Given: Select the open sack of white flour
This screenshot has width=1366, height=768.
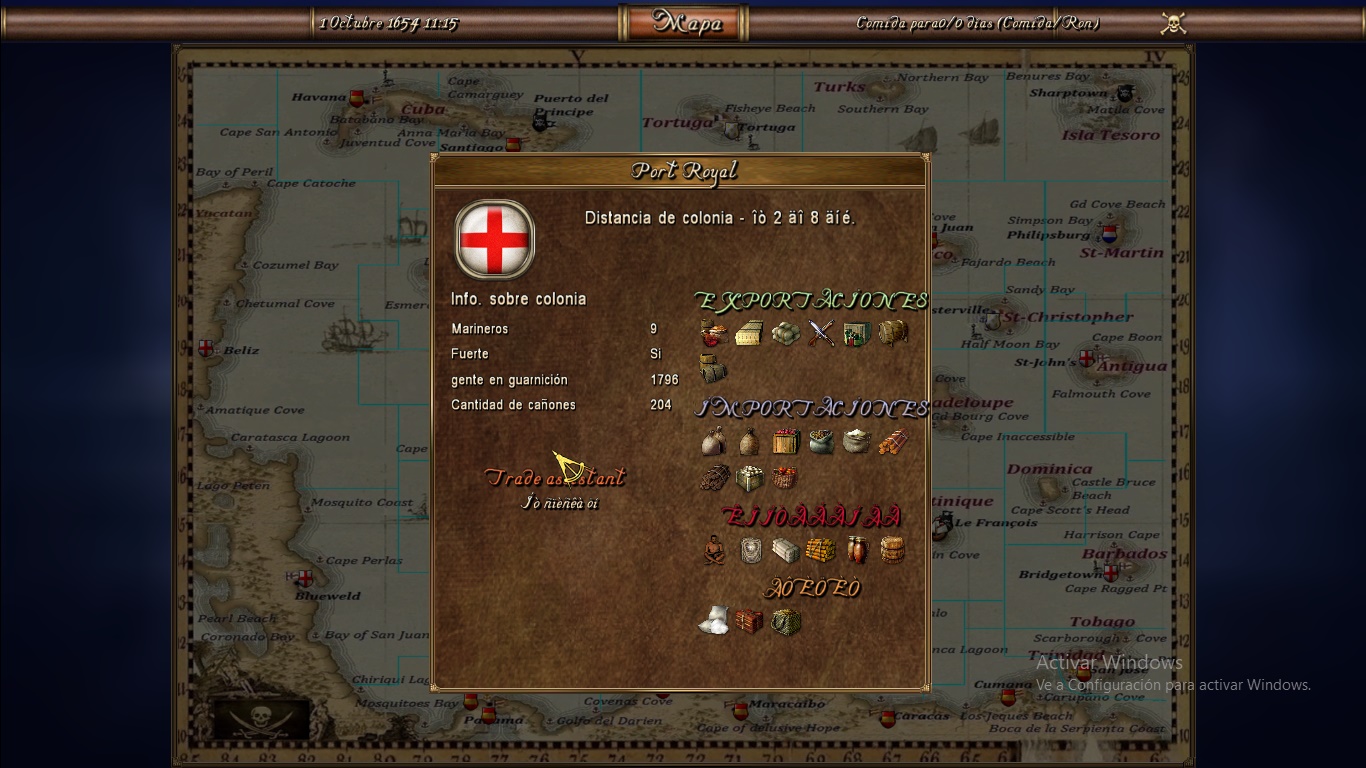Looking at the screenshot, I should tap(856, 441).
